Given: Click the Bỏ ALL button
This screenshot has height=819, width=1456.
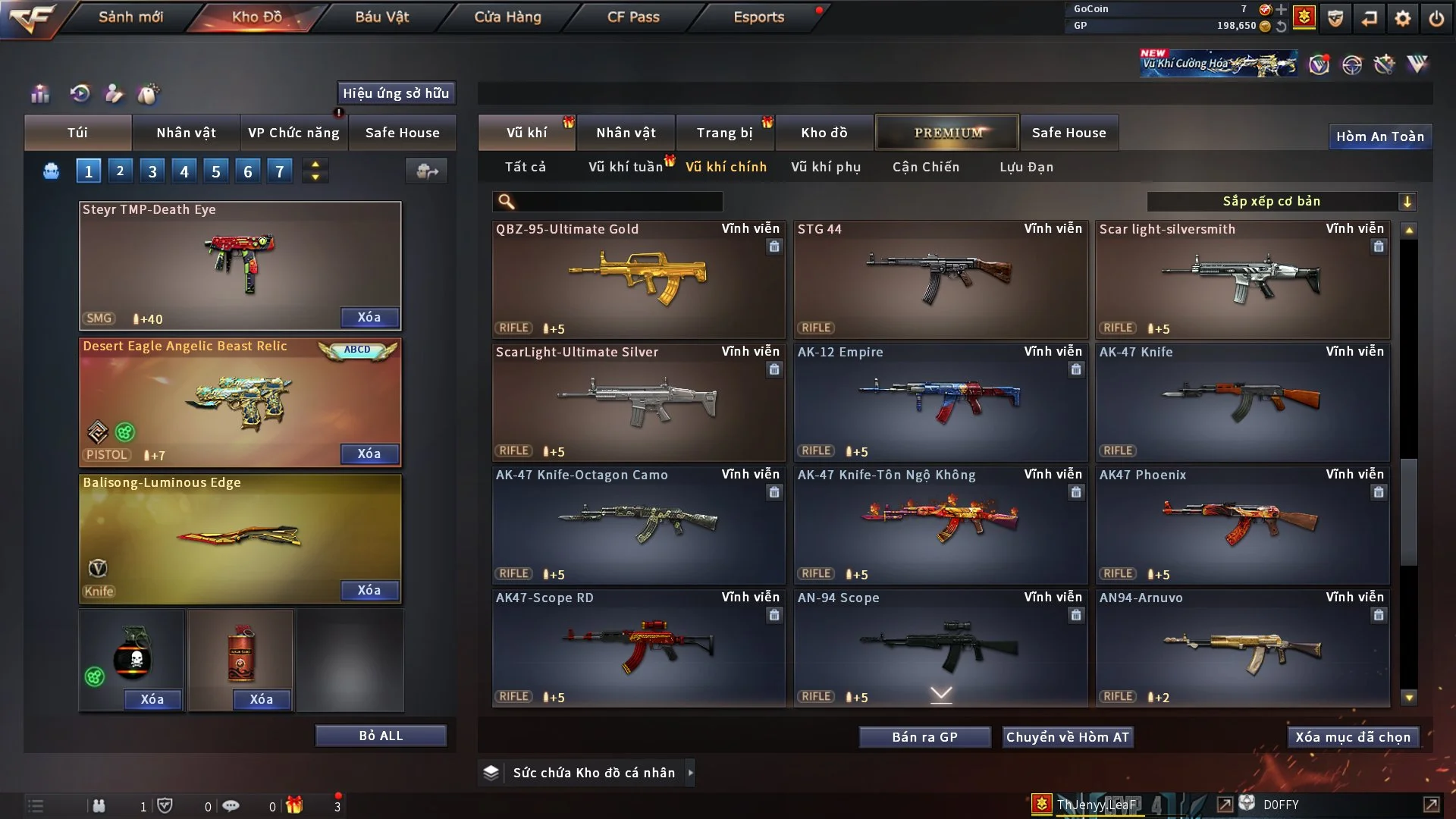Looking at the screenshot, I should [381, 736].
